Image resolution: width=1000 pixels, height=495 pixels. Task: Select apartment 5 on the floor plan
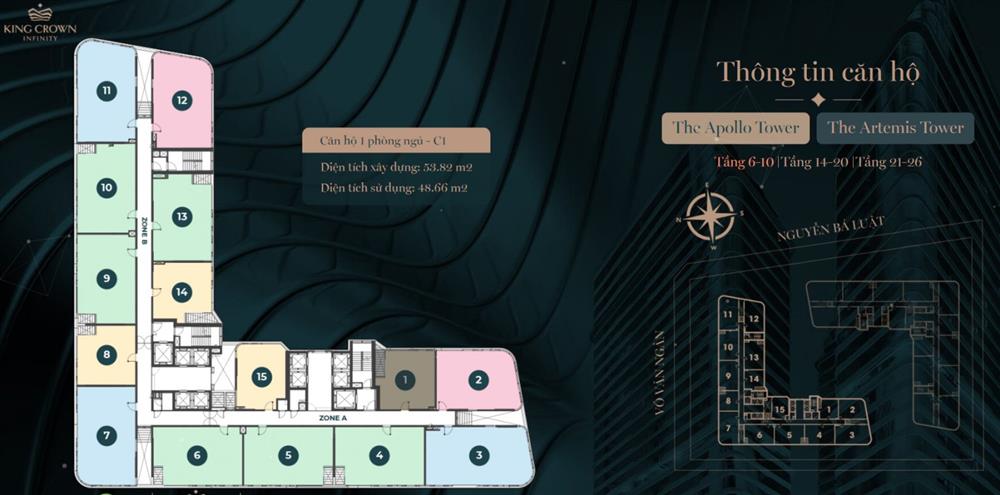(x=288, y=455)
